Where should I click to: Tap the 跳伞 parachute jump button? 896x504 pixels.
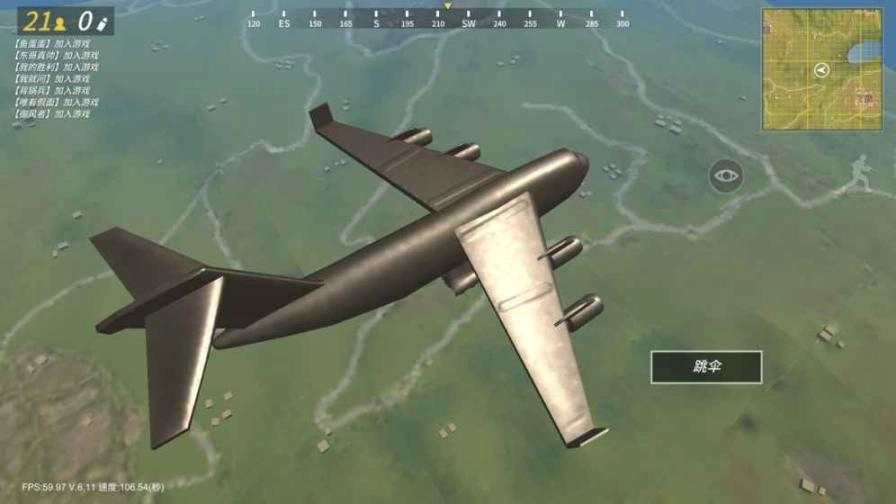(x=706, y=367)
